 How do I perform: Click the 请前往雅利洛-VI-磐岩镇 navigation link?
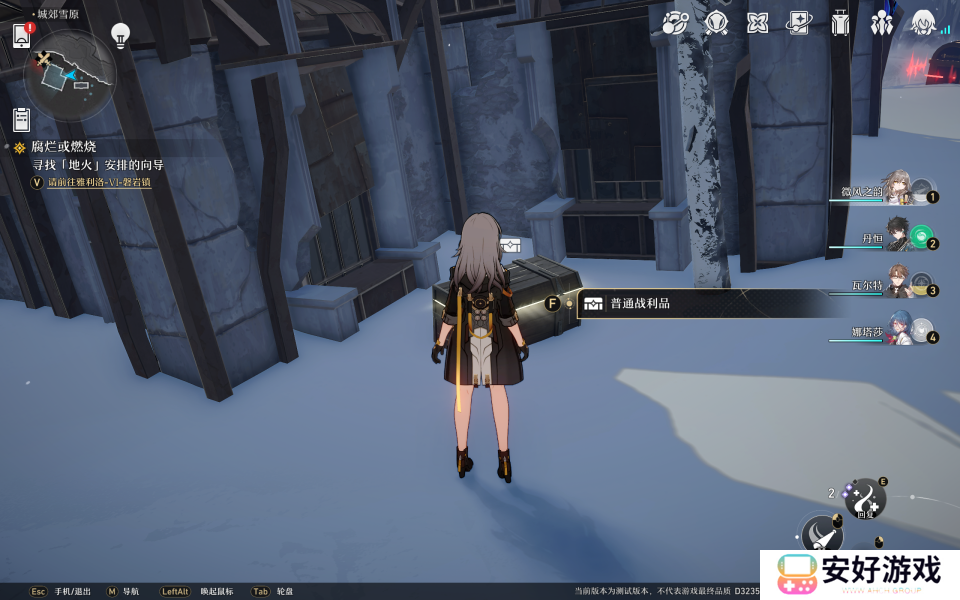(98, 183)
